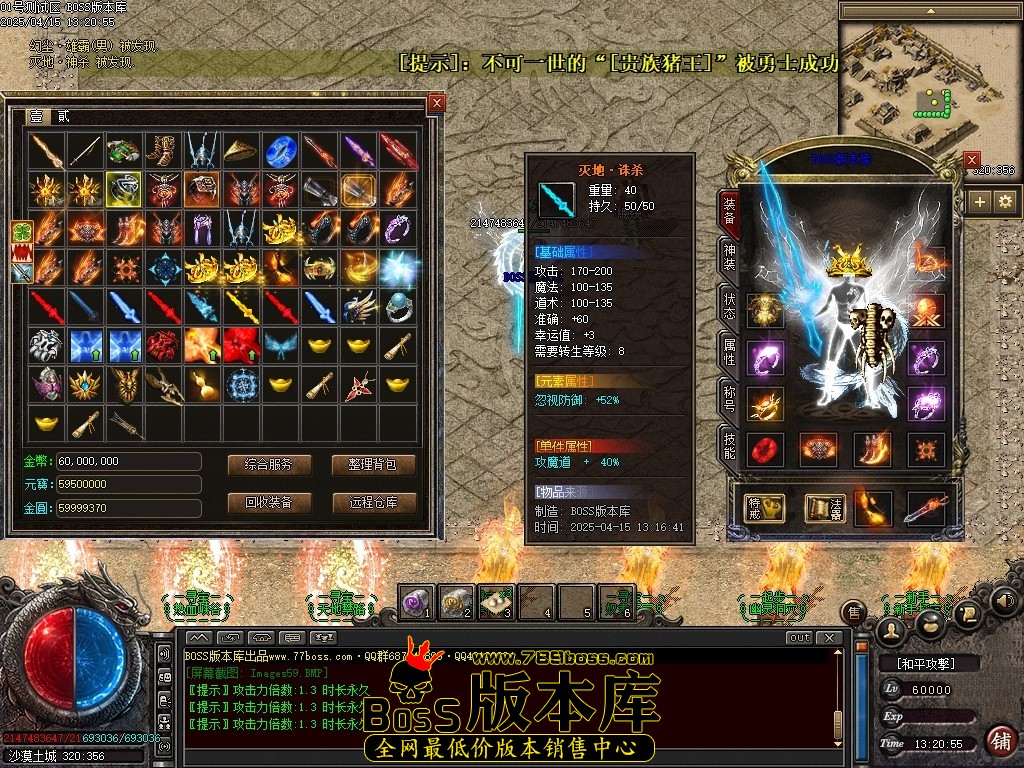The image size is (1024, 768).
Task: Click the 特戒 special ring button
Action: (764, 508)
